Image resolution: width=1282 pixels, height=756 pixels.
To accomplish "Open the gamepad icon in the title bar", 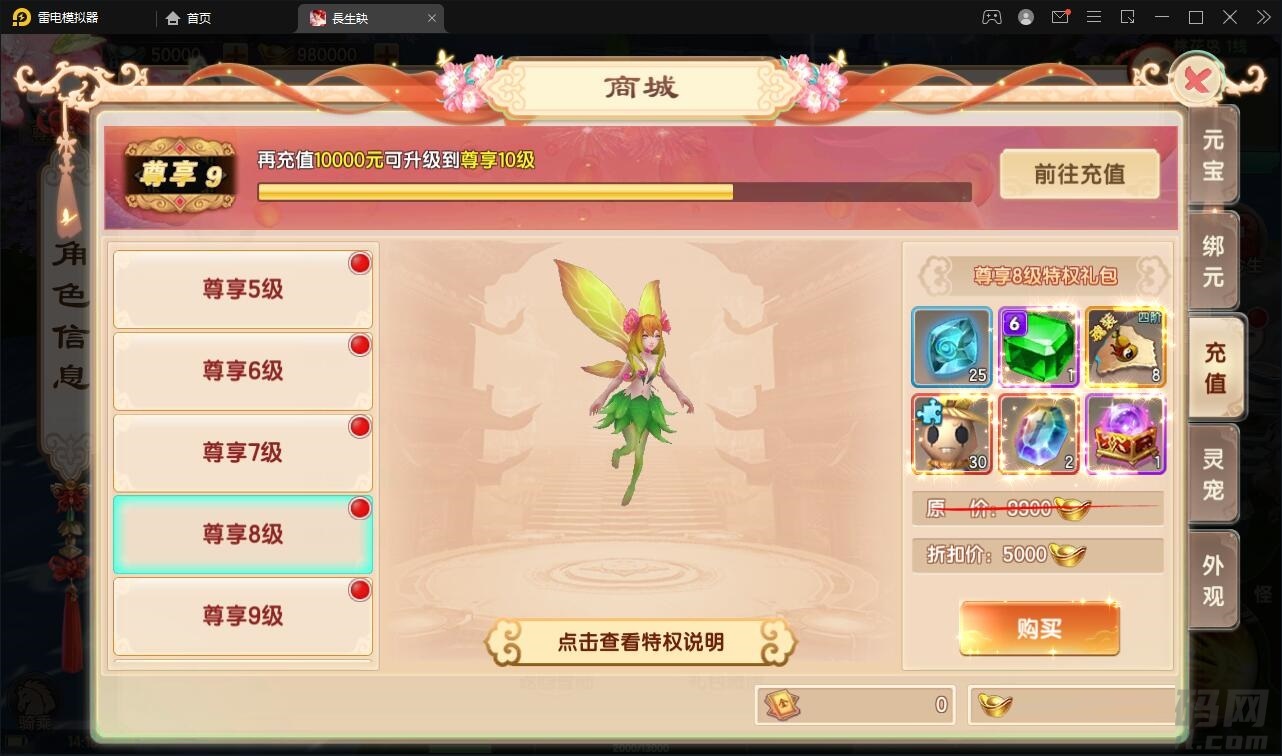I will (x=990, y=17).
